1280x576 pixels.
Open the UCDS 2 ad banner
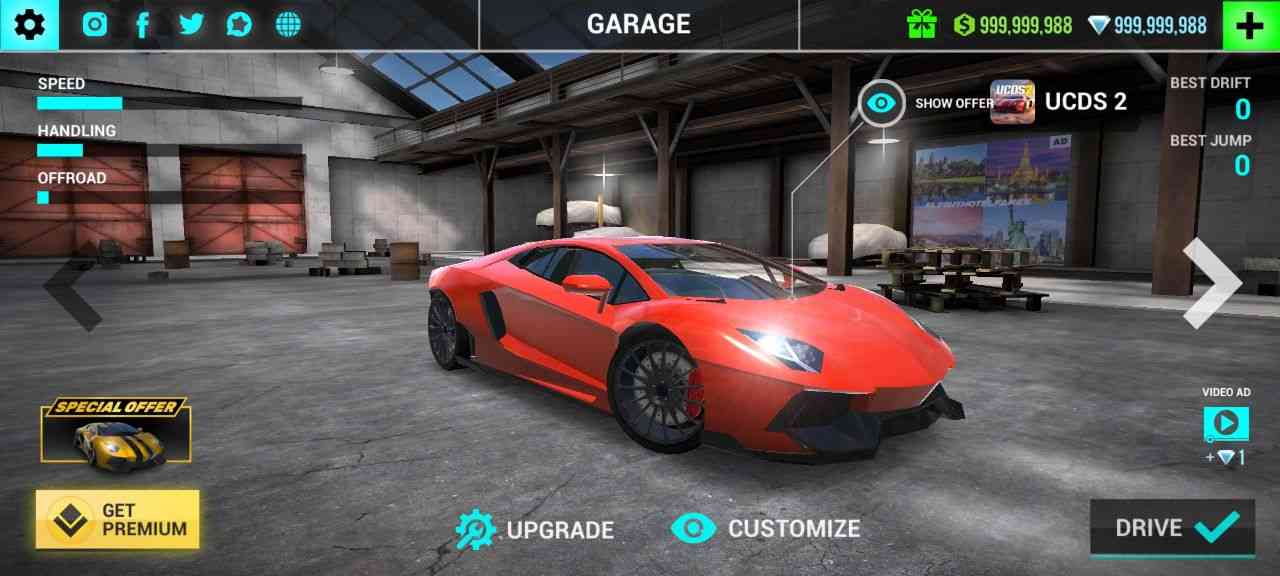click(1060, 102)
